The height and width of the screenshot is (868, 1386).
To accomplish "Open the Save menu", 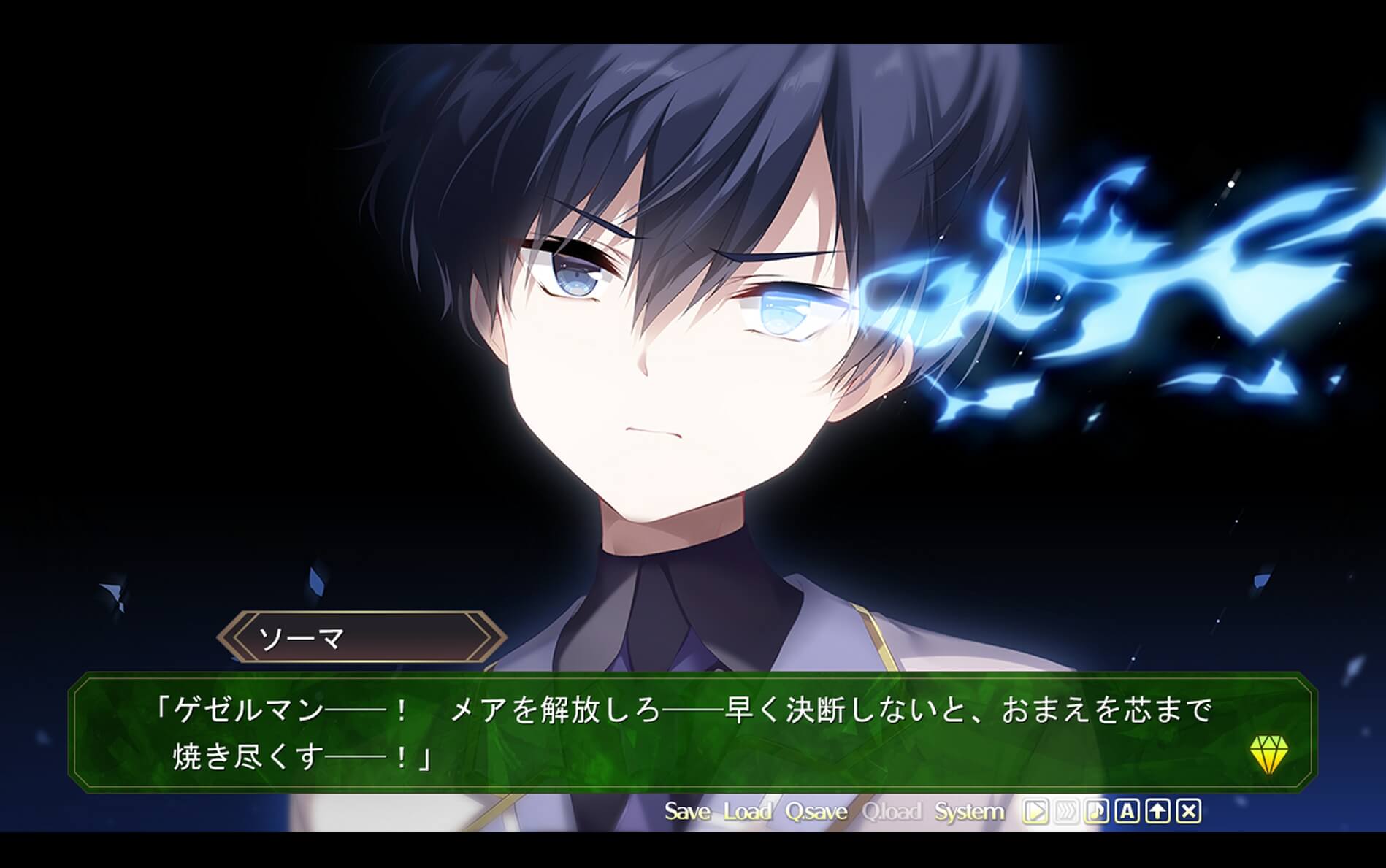I will [687, 812].
